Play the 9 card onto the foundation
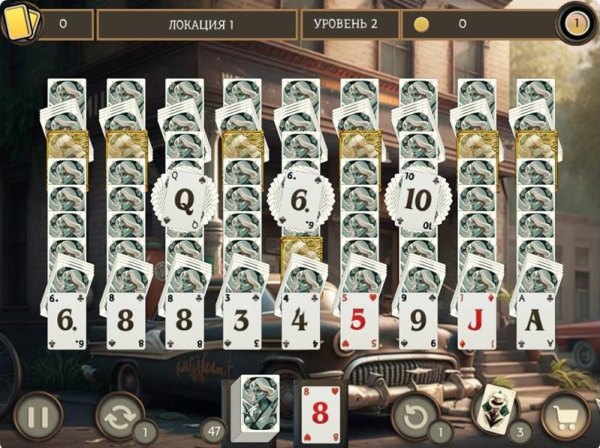The width and height of the screenshot is (600, 448). point(416,320)
